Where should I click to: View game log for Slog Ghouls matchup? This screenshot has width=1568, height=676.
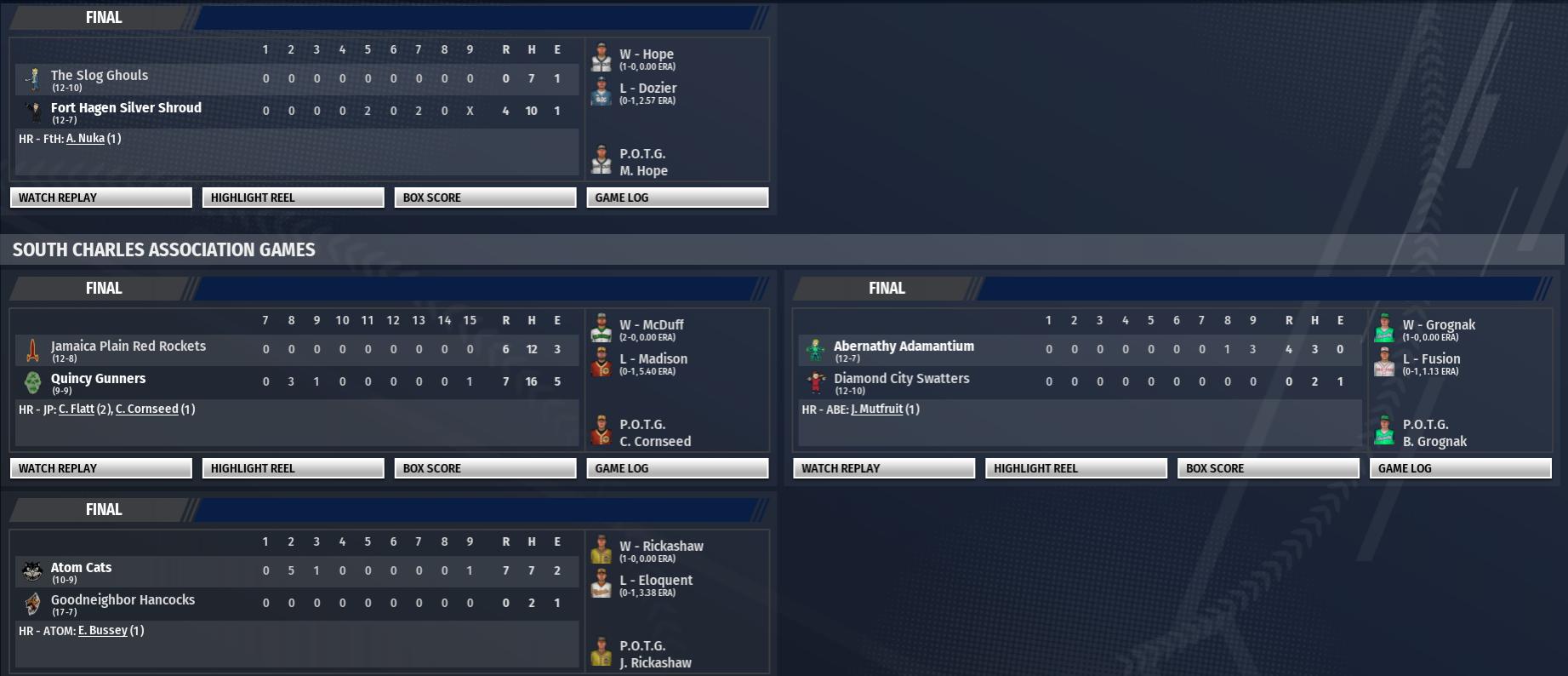point(677,198)
